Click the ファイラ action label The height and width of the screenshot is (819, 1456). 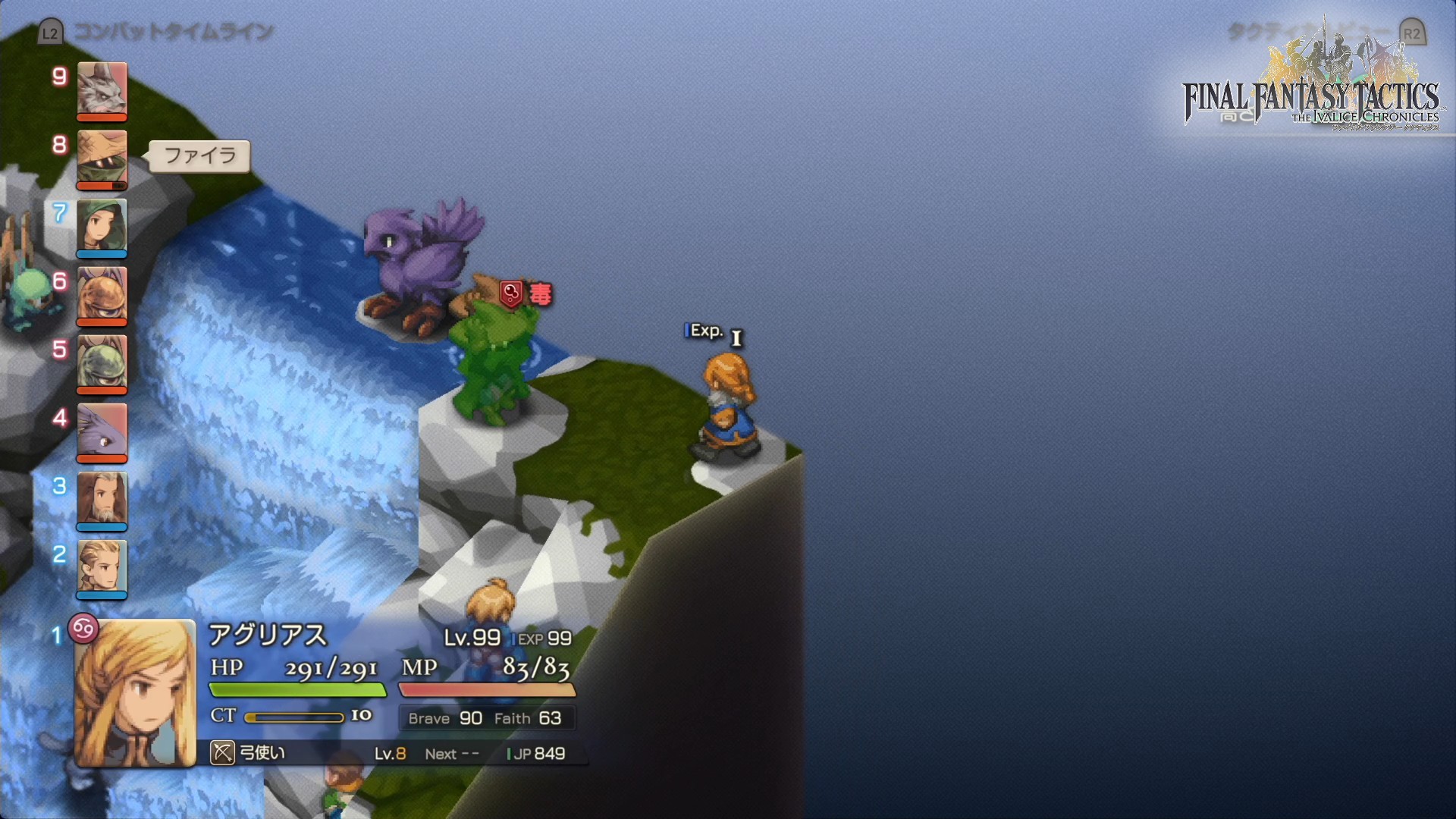(199, 156)
